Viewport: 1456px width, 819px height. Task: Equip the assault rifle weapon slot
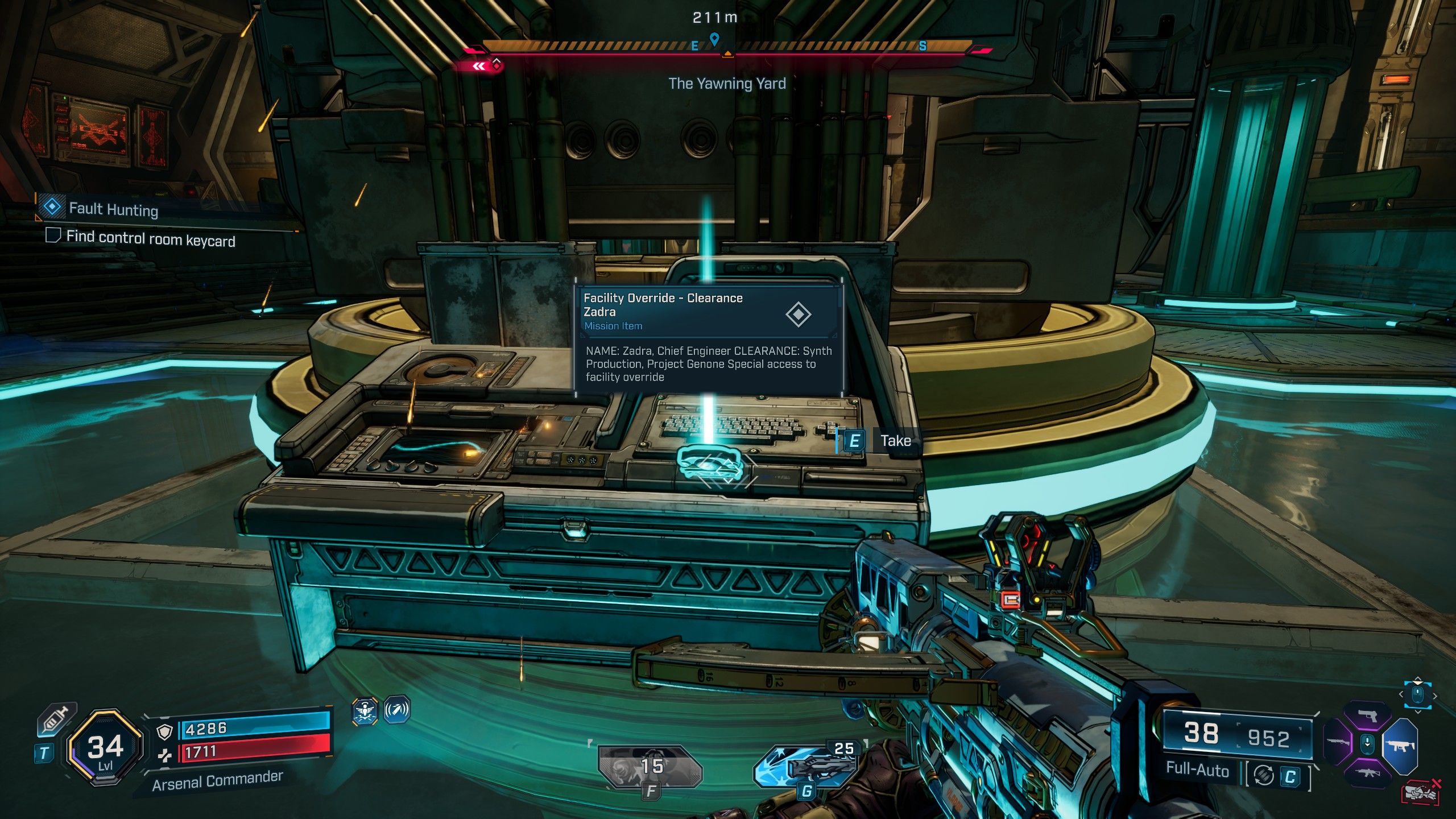1367,772
